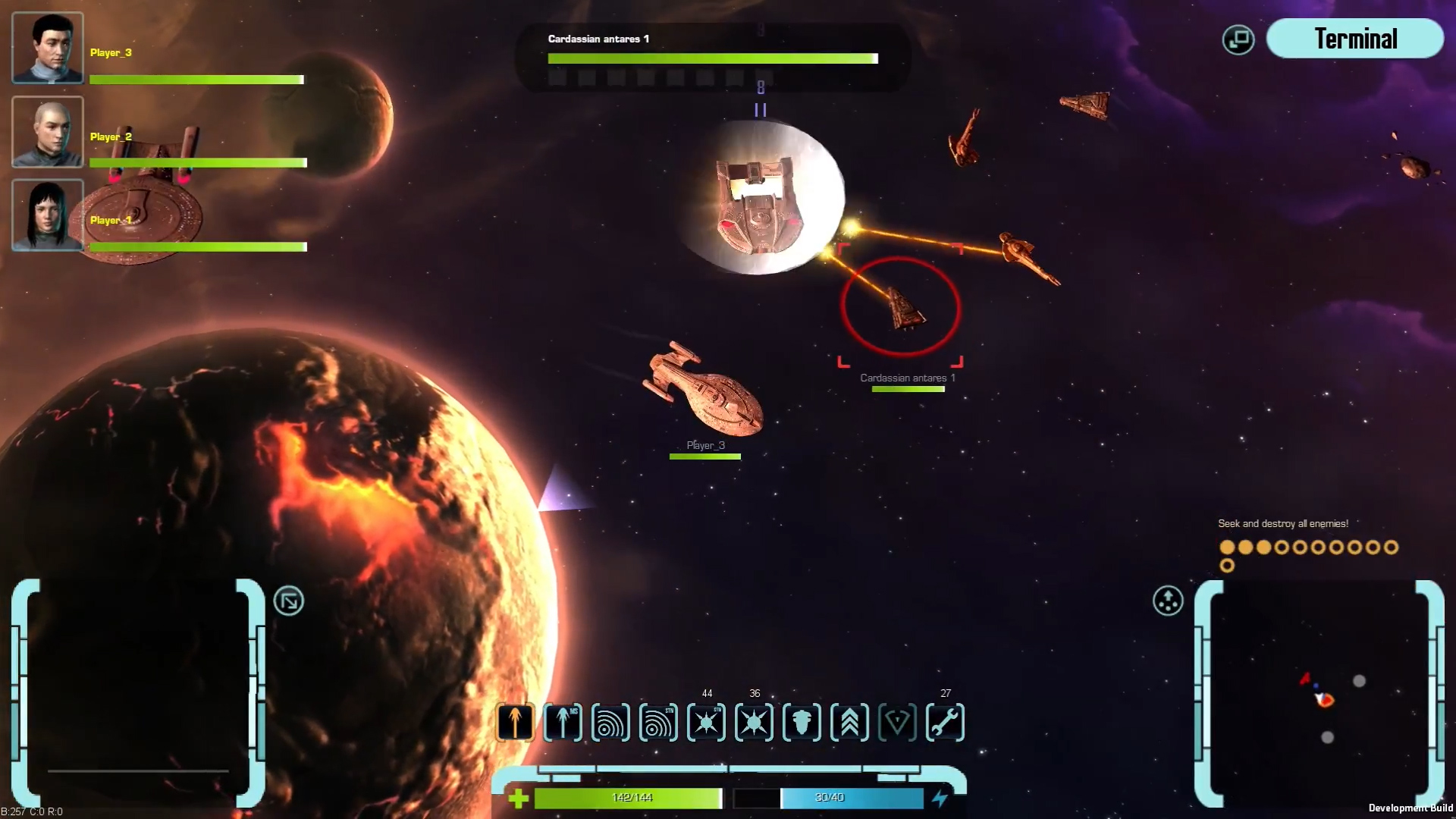Activate the repair wrench ability showing 27

point(946,723)
